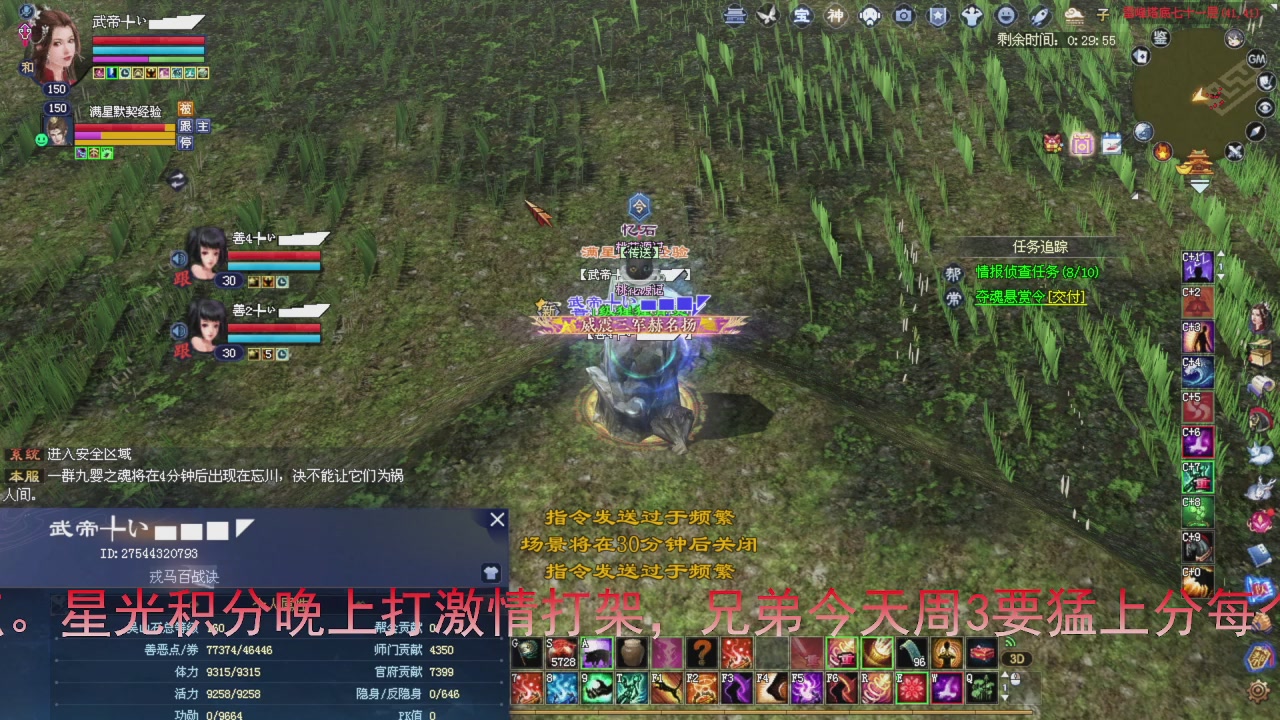Enable the 停 stop toggle near player frame
Viewport: 1280px width, 720px height.
186,142
